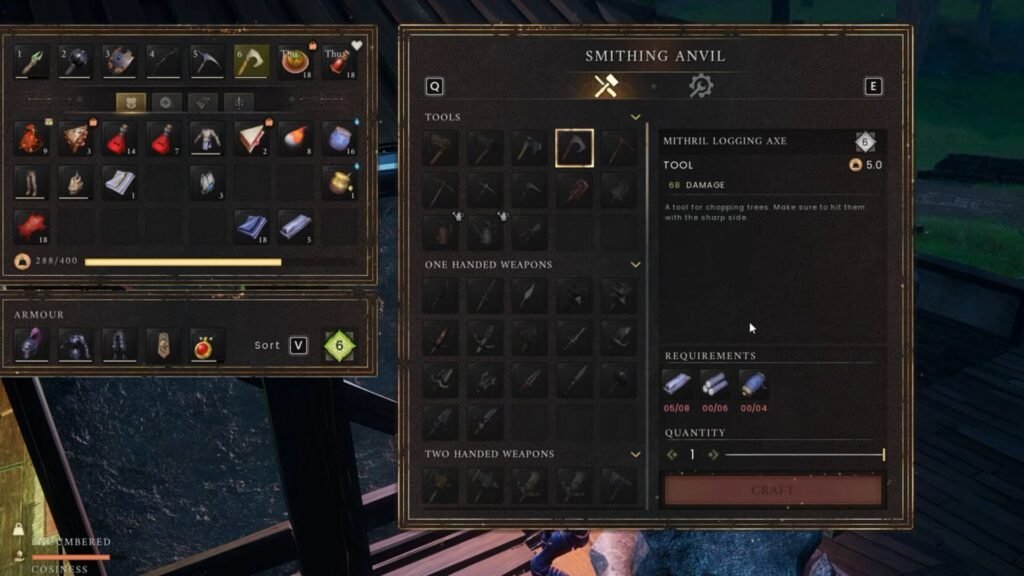Click the red meat stack of 18
The image size is (1024, 576).
pyautogui.click(x=30, y=226)
